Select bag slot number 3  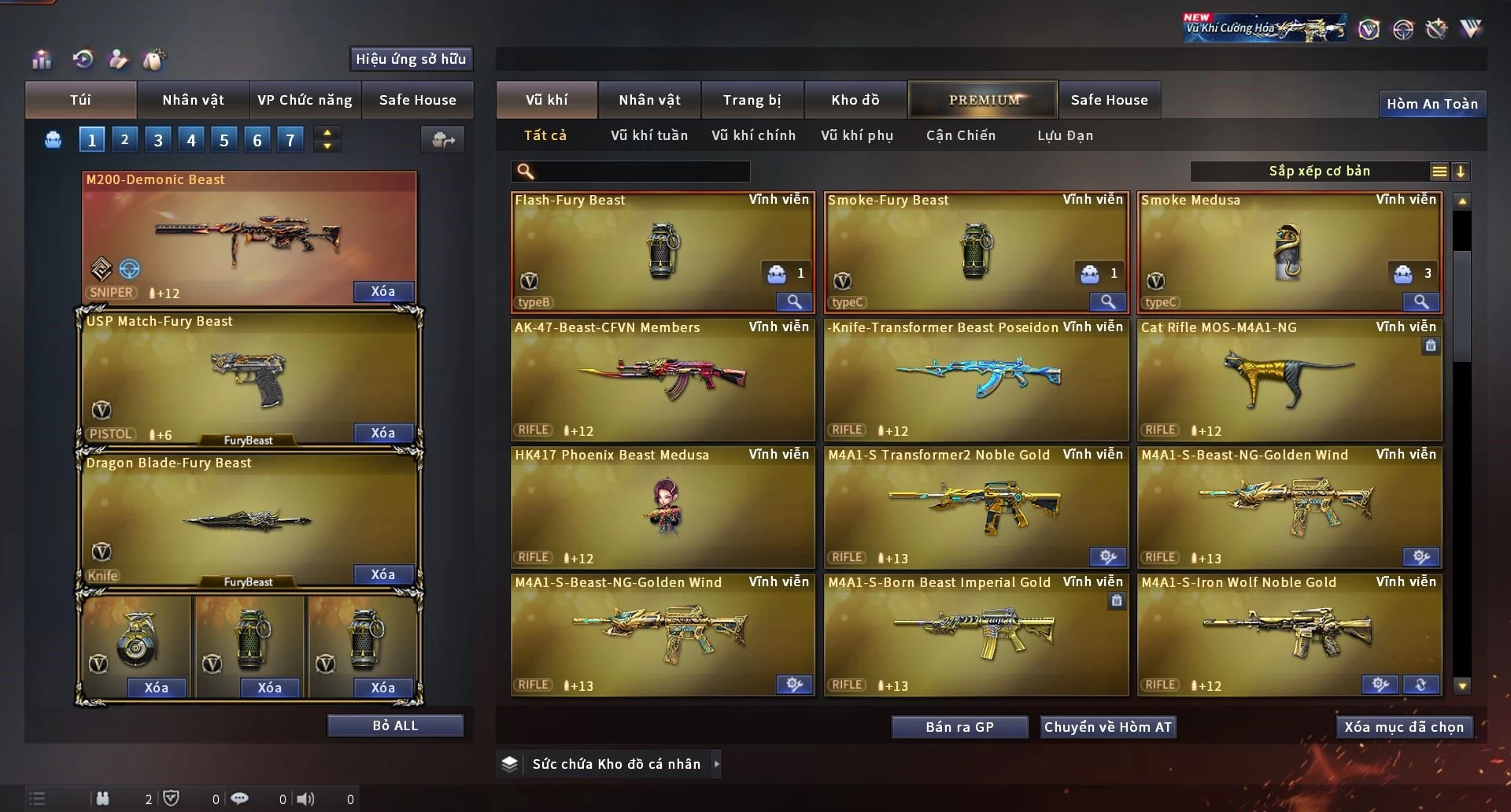(158, 140)
